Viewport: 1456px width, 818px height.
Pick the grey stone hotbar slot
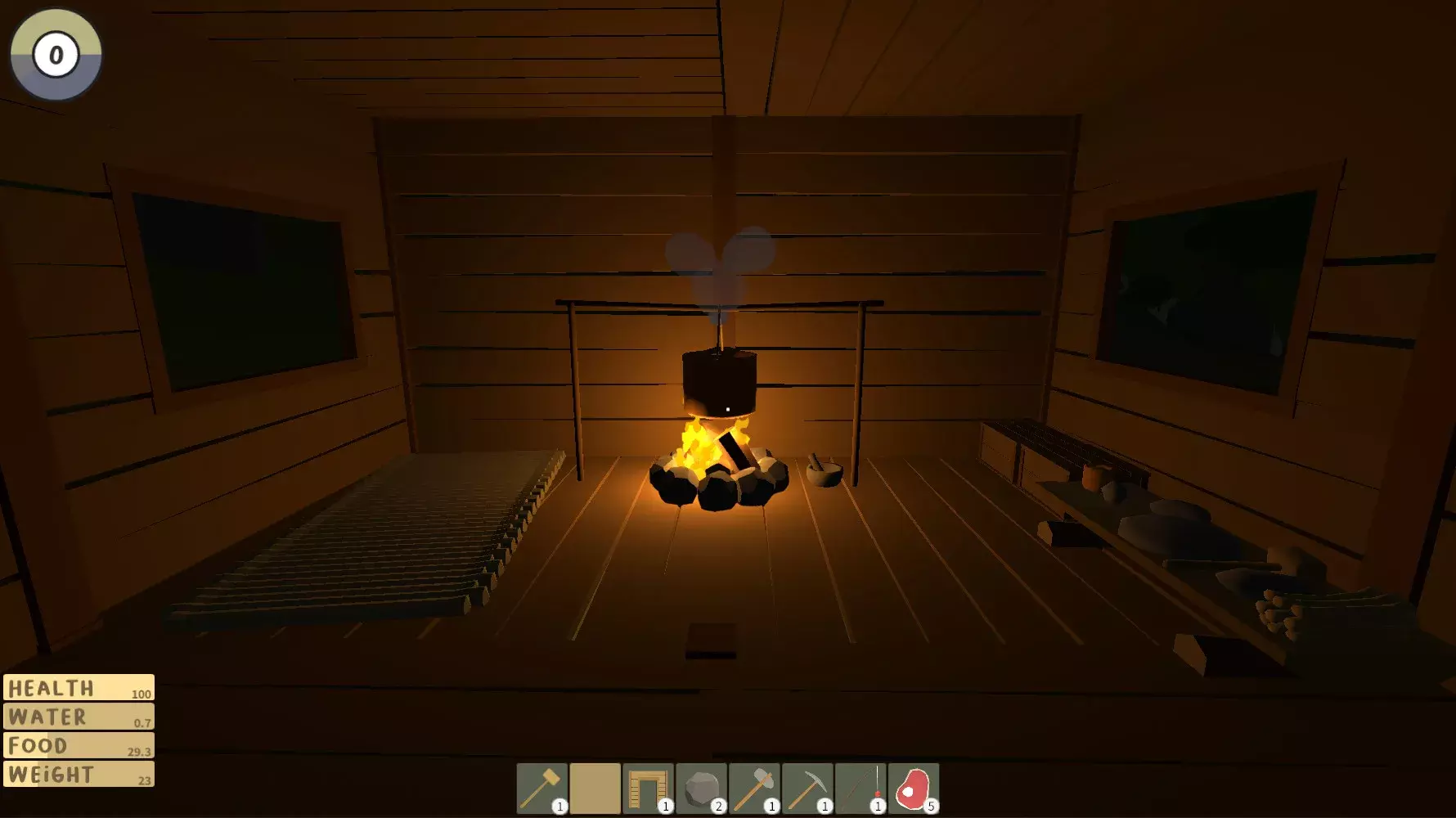click(701, 789)
